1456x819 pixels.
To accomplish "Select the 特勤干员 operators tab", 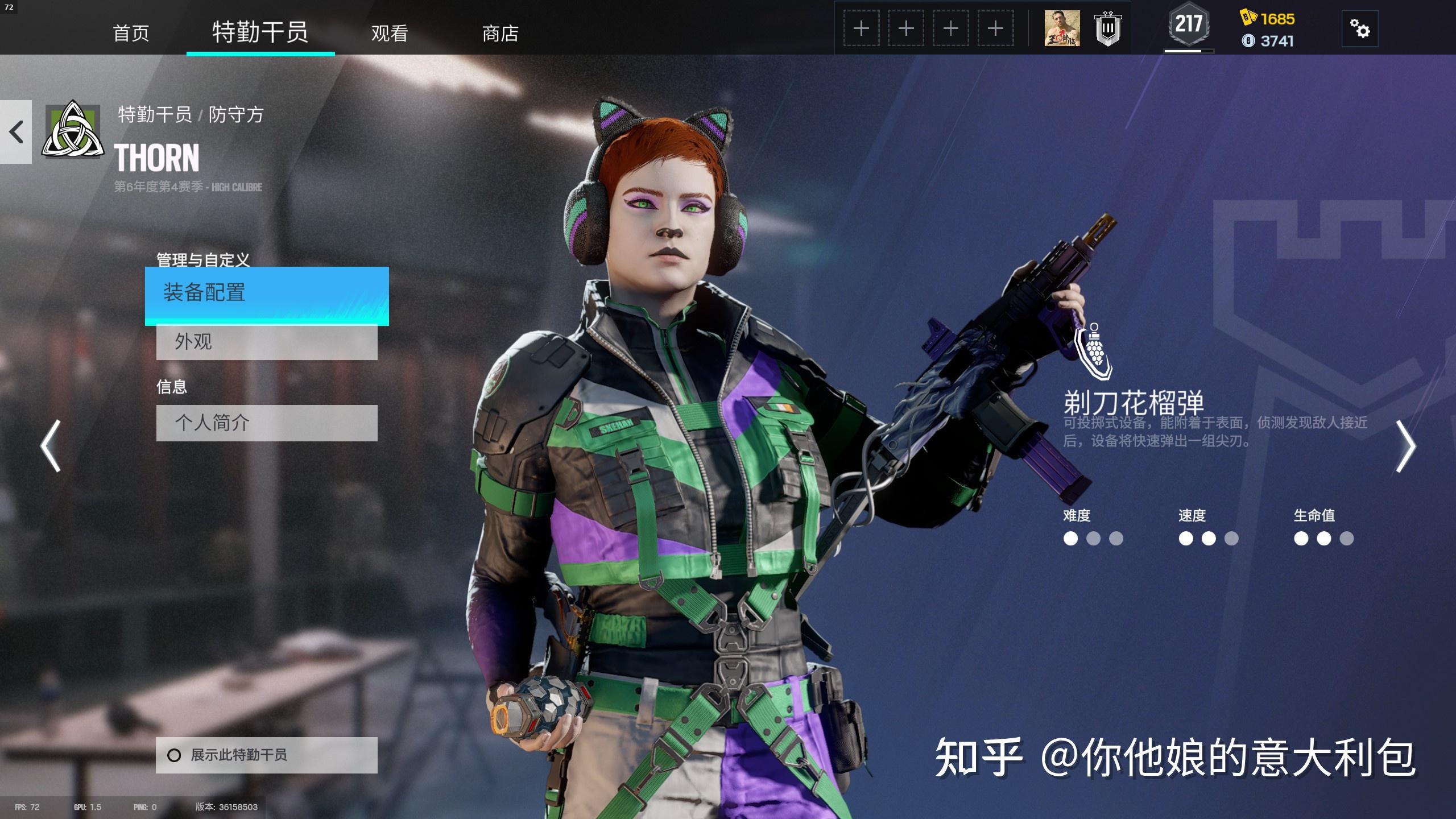I will click(x=260, y=32).
